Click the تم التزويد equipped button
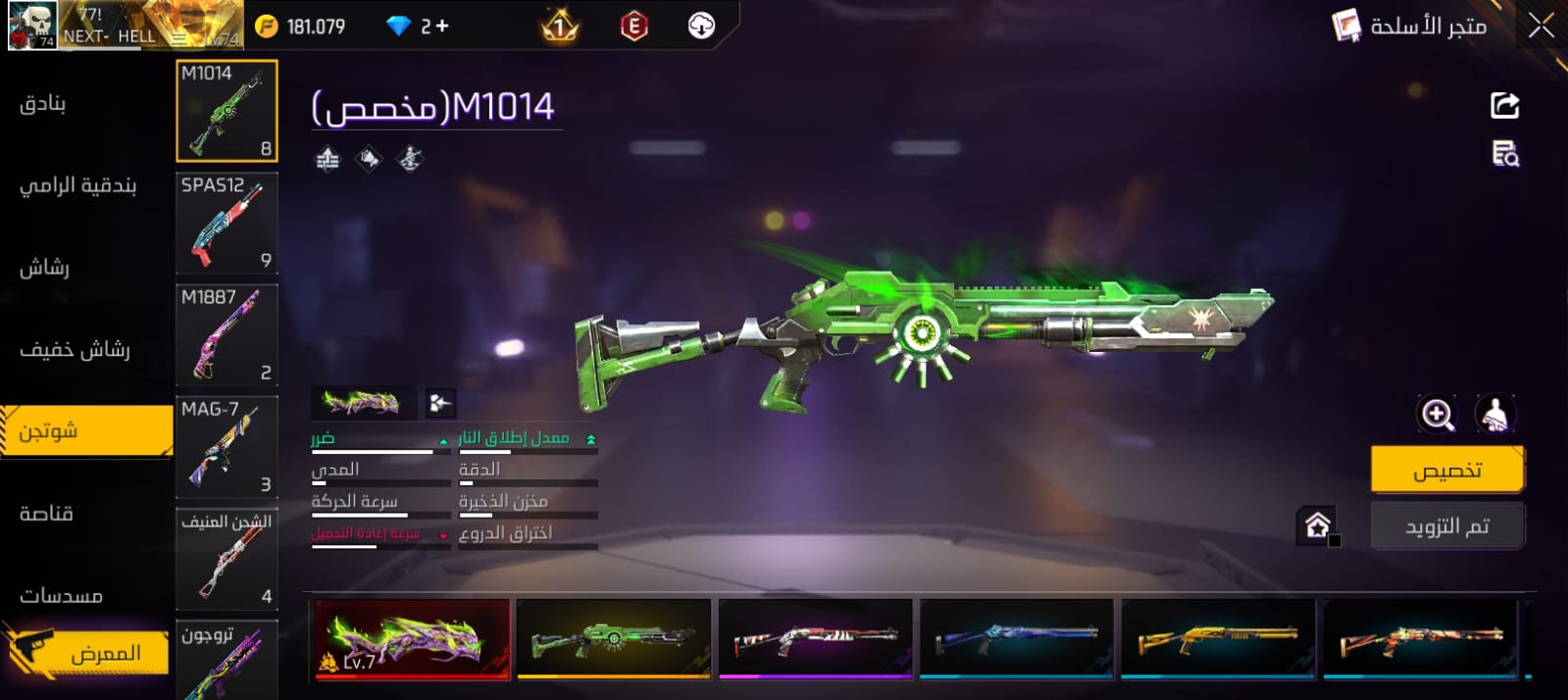The height and width of the screenshot is (700, 1568). tap(1446, 526)
